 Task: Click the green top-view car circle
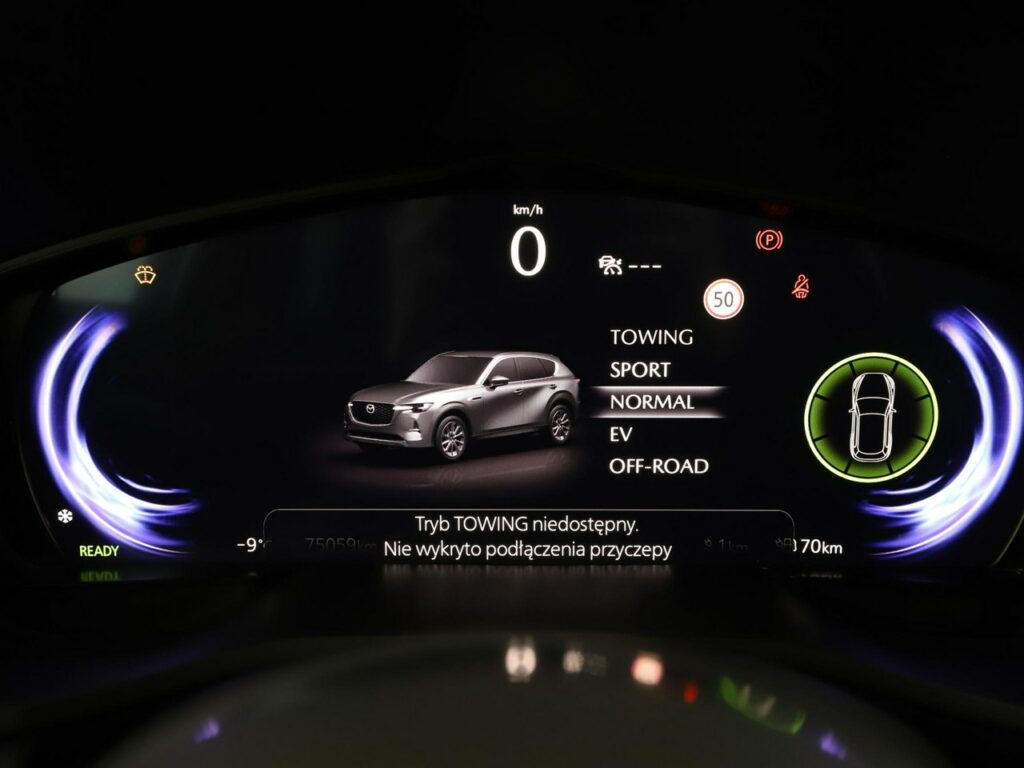871,417
